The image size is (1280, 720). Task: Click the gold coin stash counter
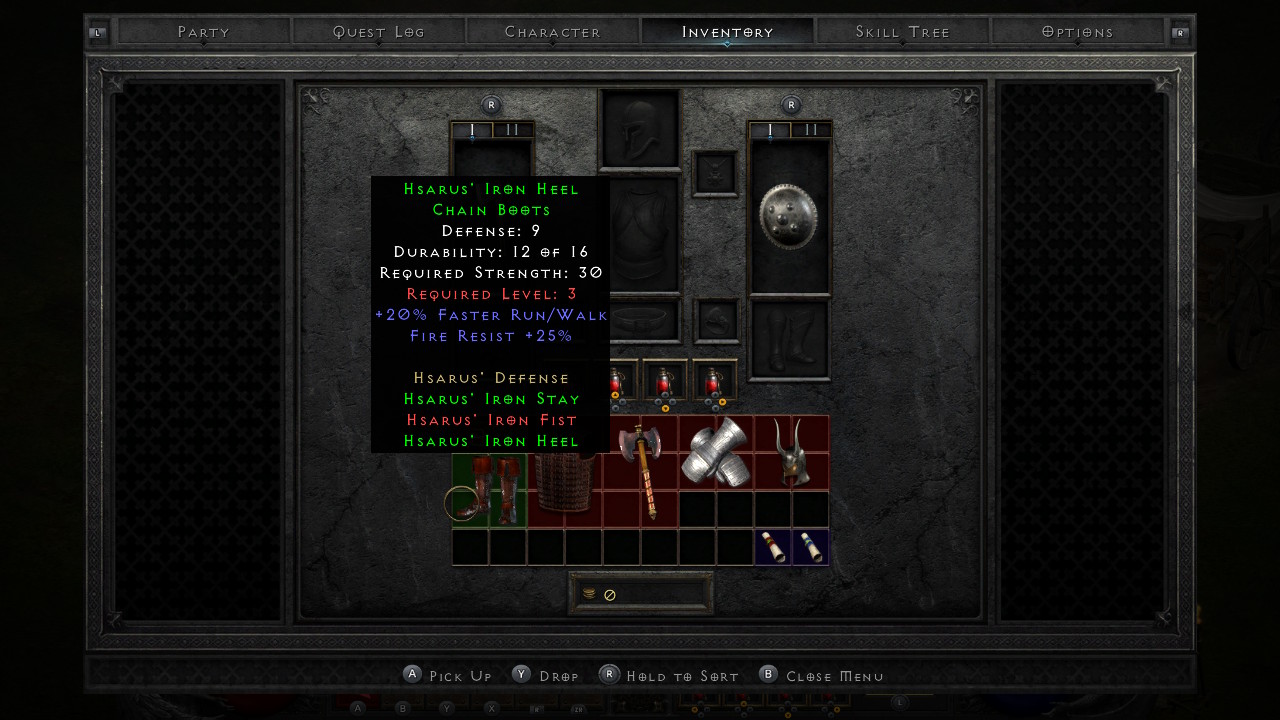click(641, 594)
